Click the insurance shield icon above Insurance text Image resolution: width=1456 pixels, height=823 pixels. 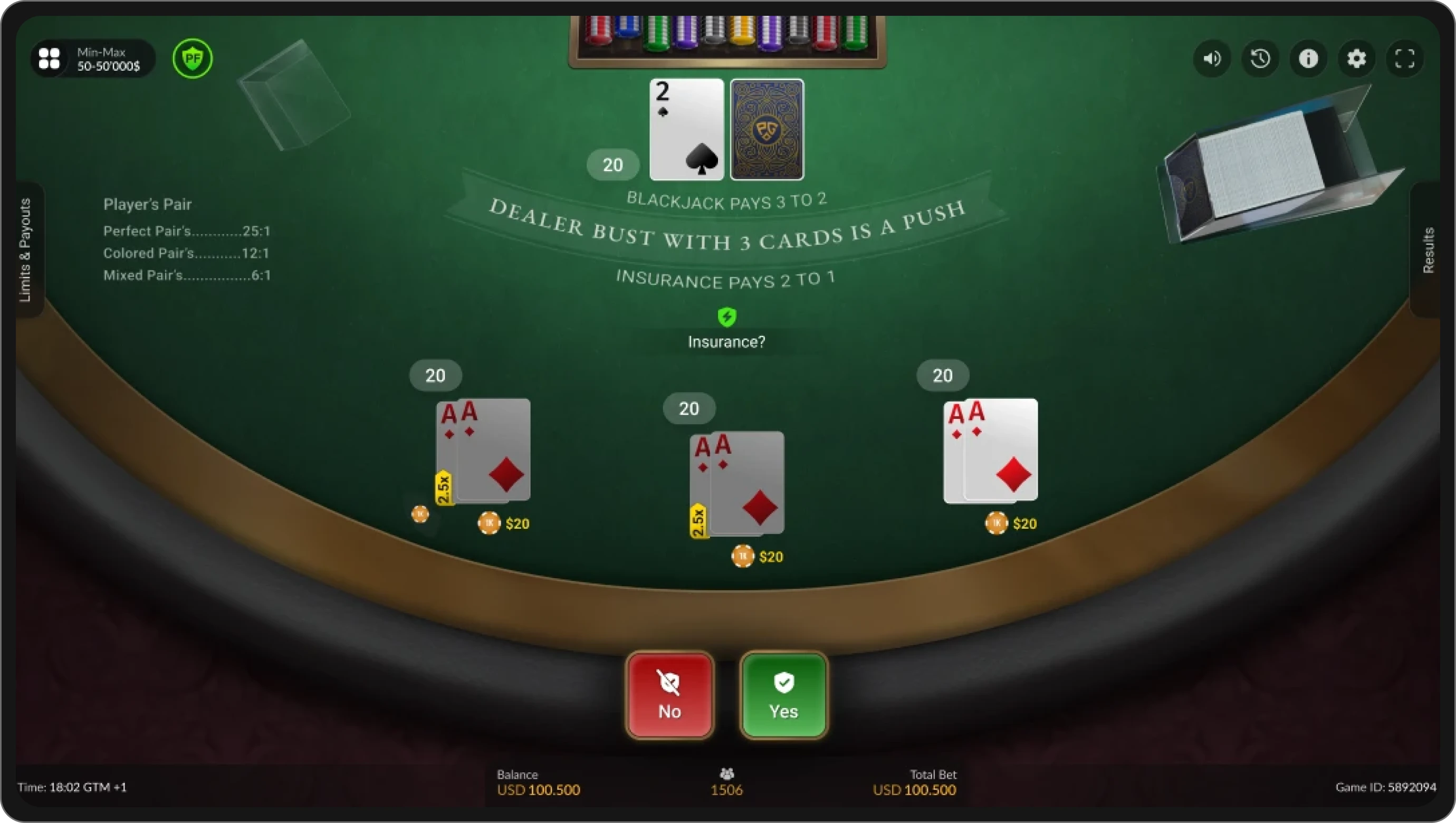[727, 317]
